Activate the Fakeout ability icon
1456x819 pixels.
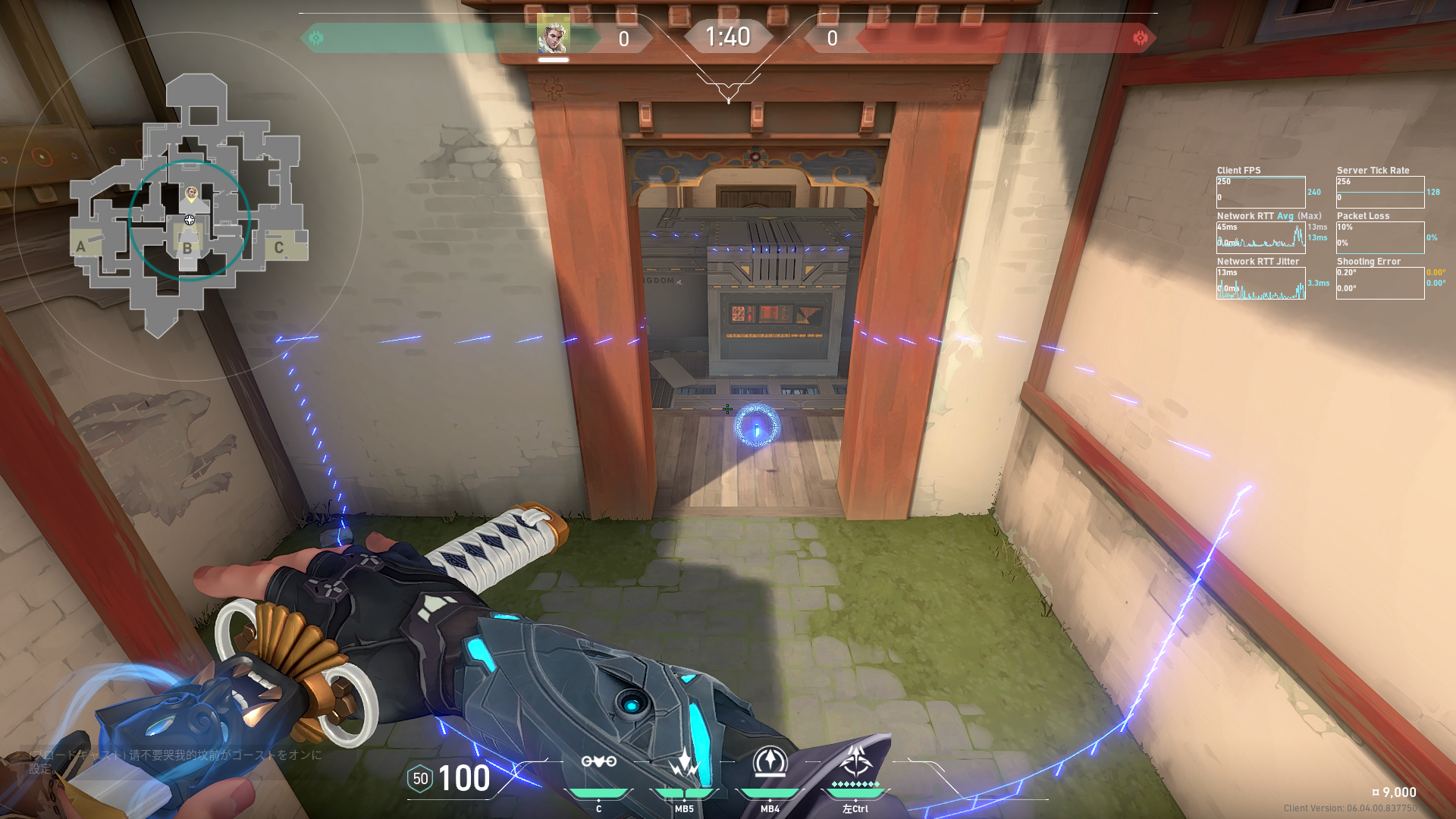coord(598,762)
